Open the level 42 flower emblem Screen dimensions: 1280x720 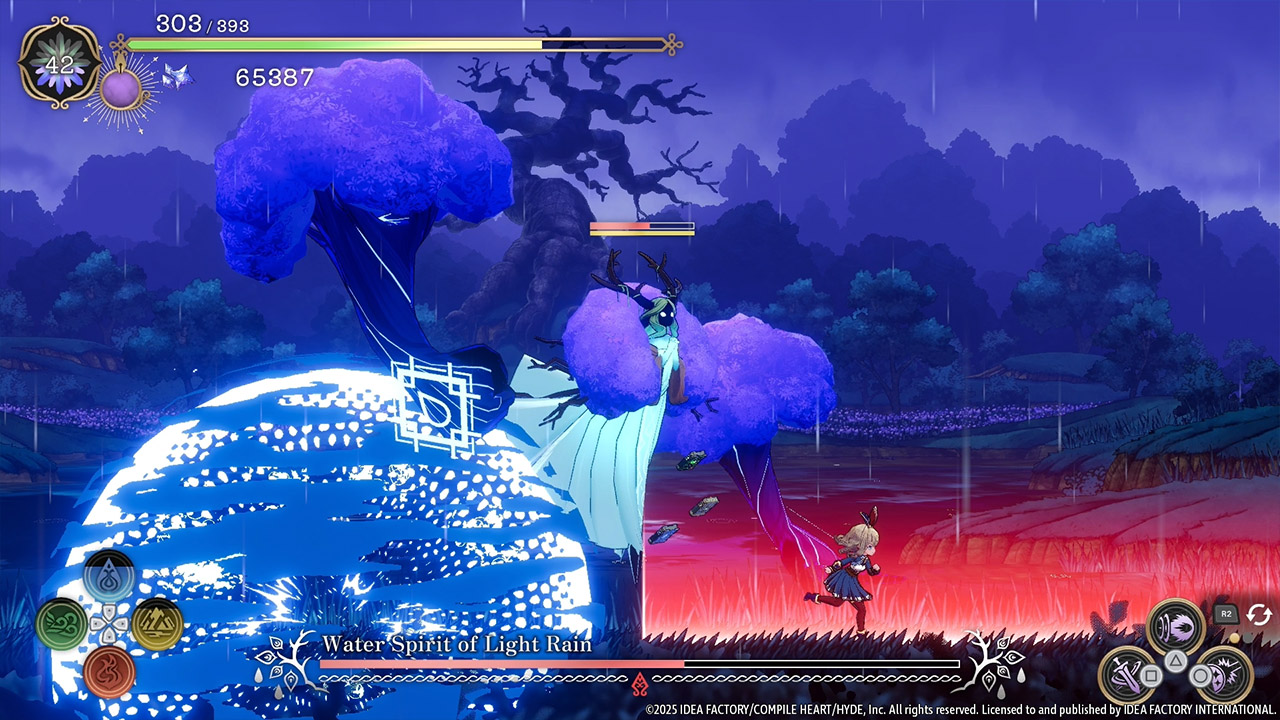click(x=60, y=63)
